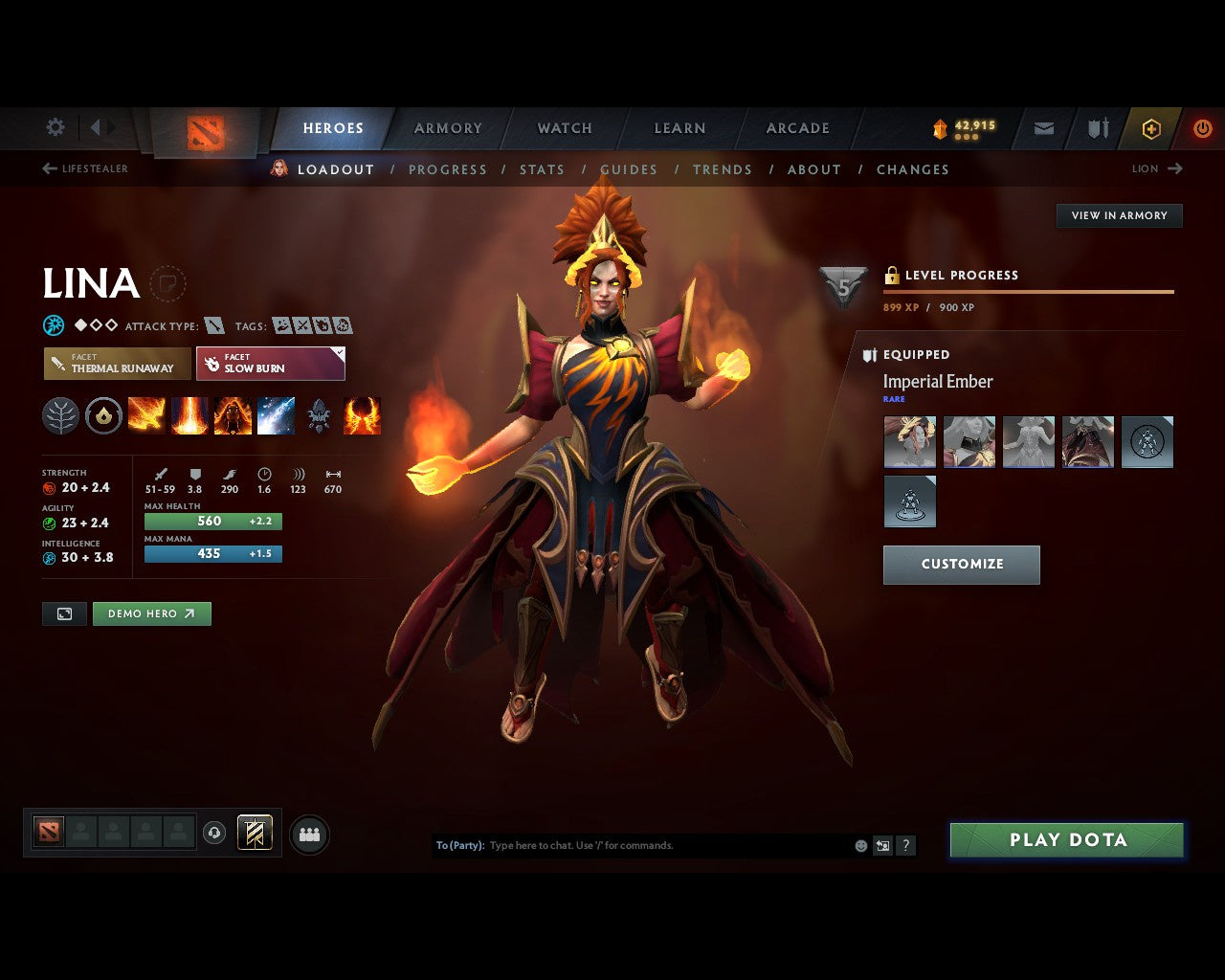Open the Dota Plus hexagon icon
Image resolution: width=1225 pixels, height=980 pixels.
coord(1151,128)
